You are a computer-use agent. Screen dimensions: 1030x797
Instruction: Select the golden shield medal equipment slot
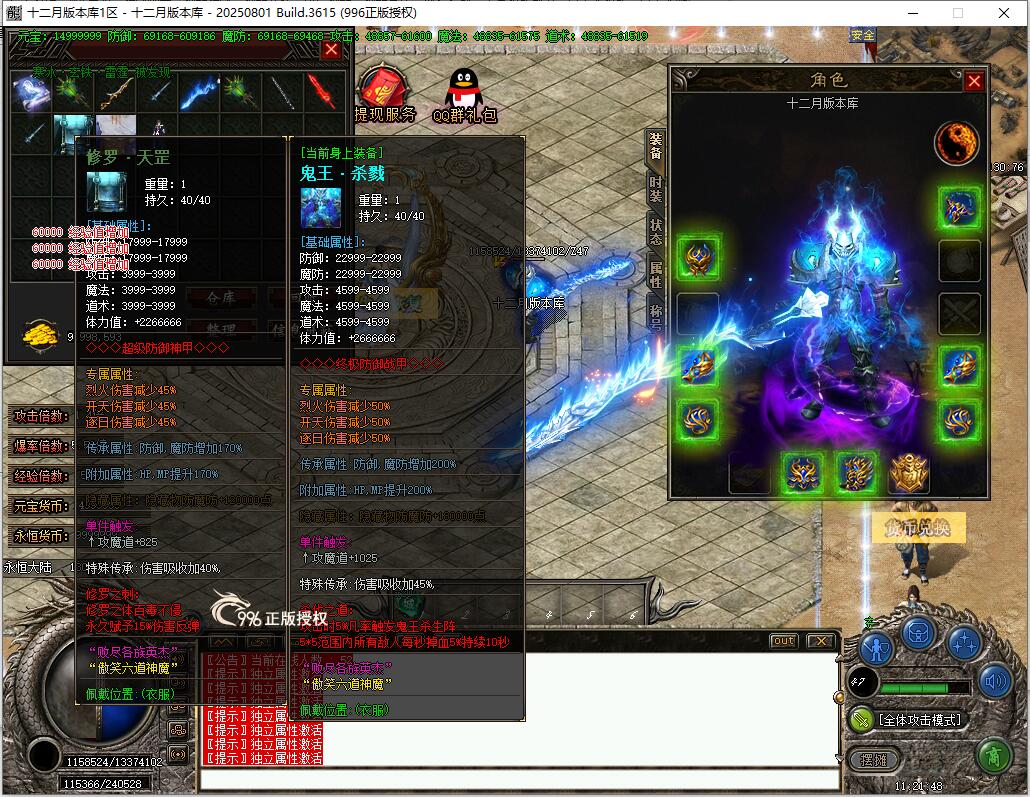point(908,473)
